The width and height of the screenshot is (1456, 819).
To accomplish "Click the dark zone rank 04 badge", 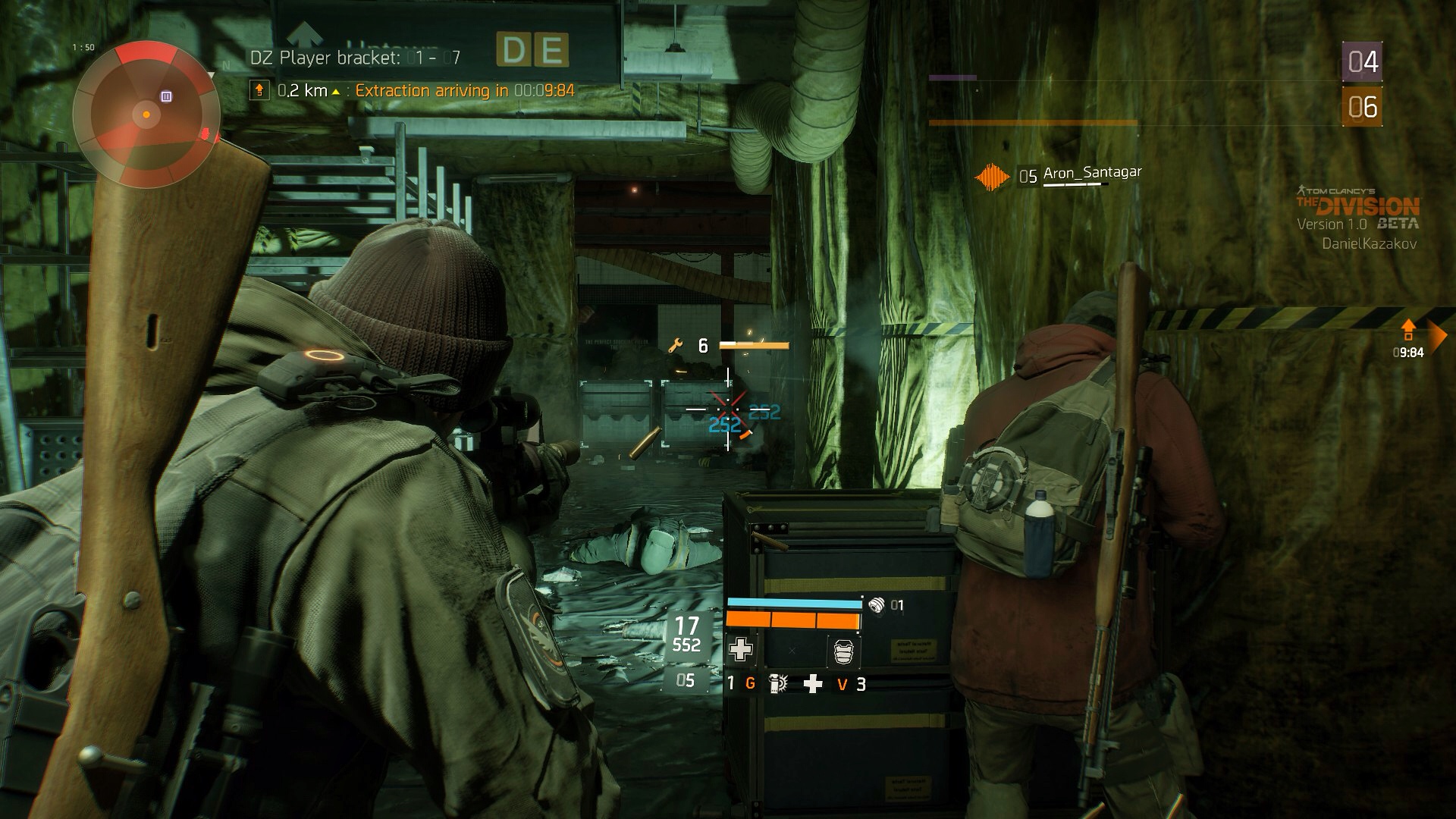I will coord(1362,62).
